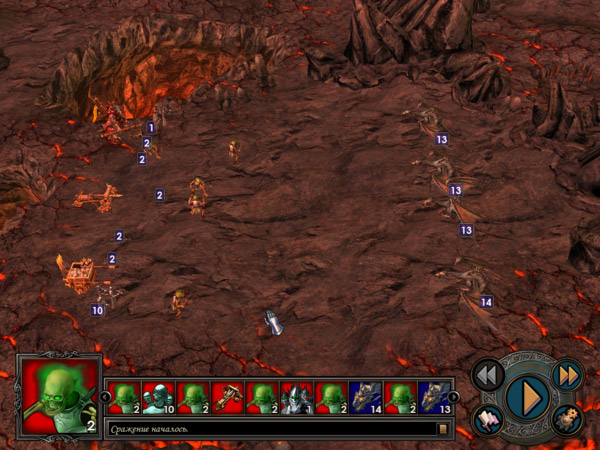This screenshot has height=450, width=600.
Task: Click the double-arrow rewind button
Action: pos(487,375)
